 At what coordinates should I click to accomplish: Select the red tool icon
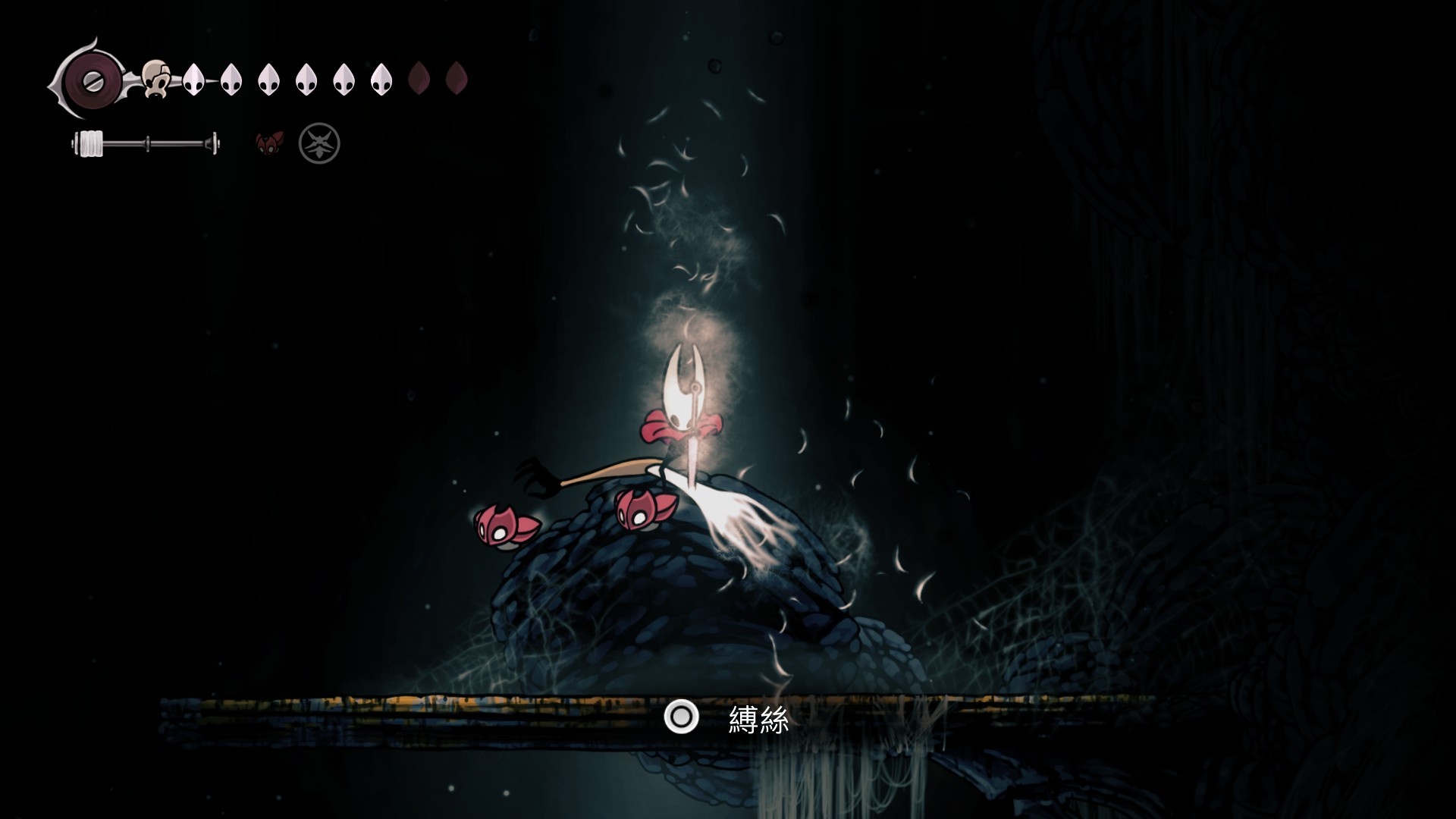point(269,143)
